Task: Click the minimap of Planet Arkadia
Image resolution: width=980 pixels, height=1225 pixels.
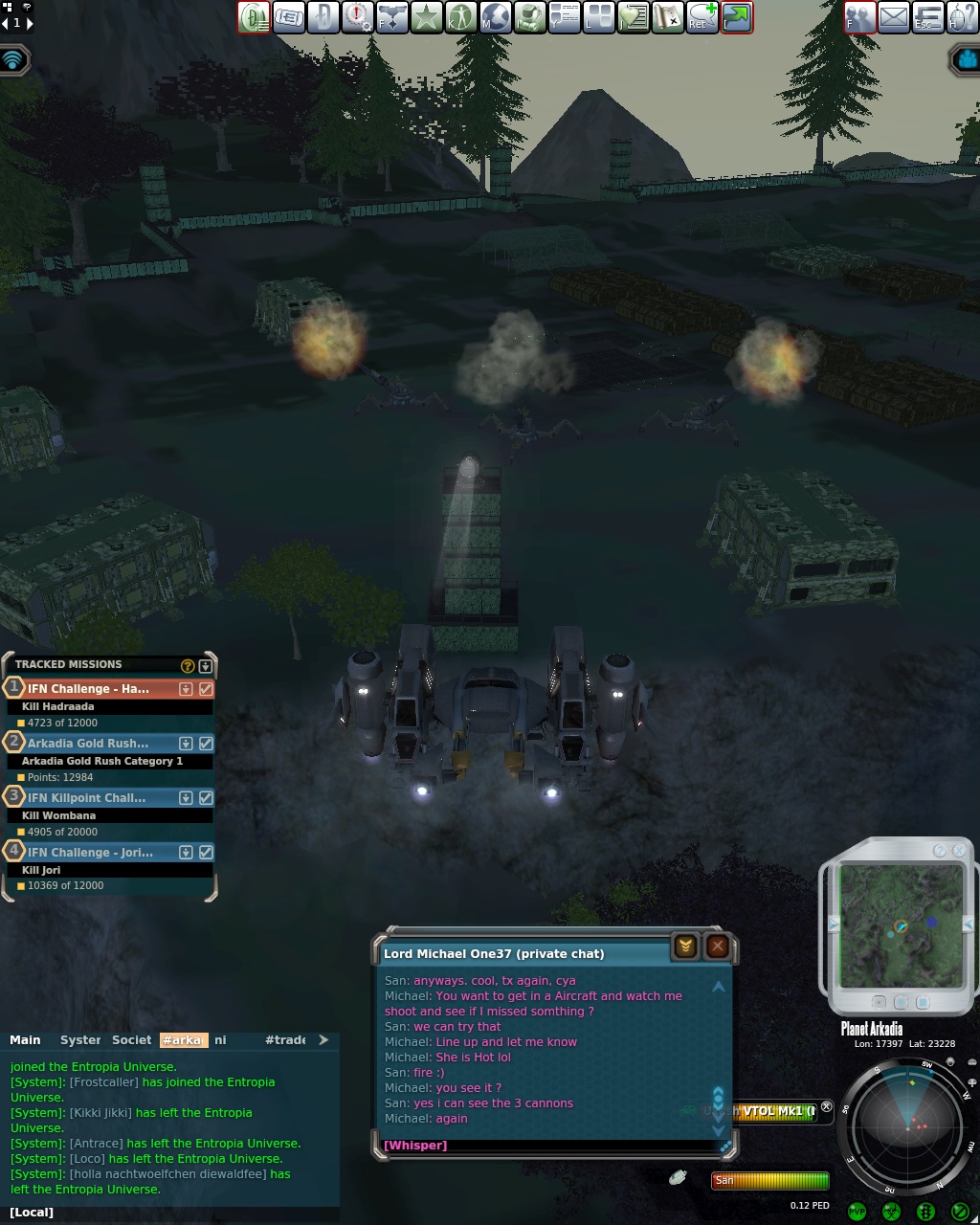Action: 901,926
